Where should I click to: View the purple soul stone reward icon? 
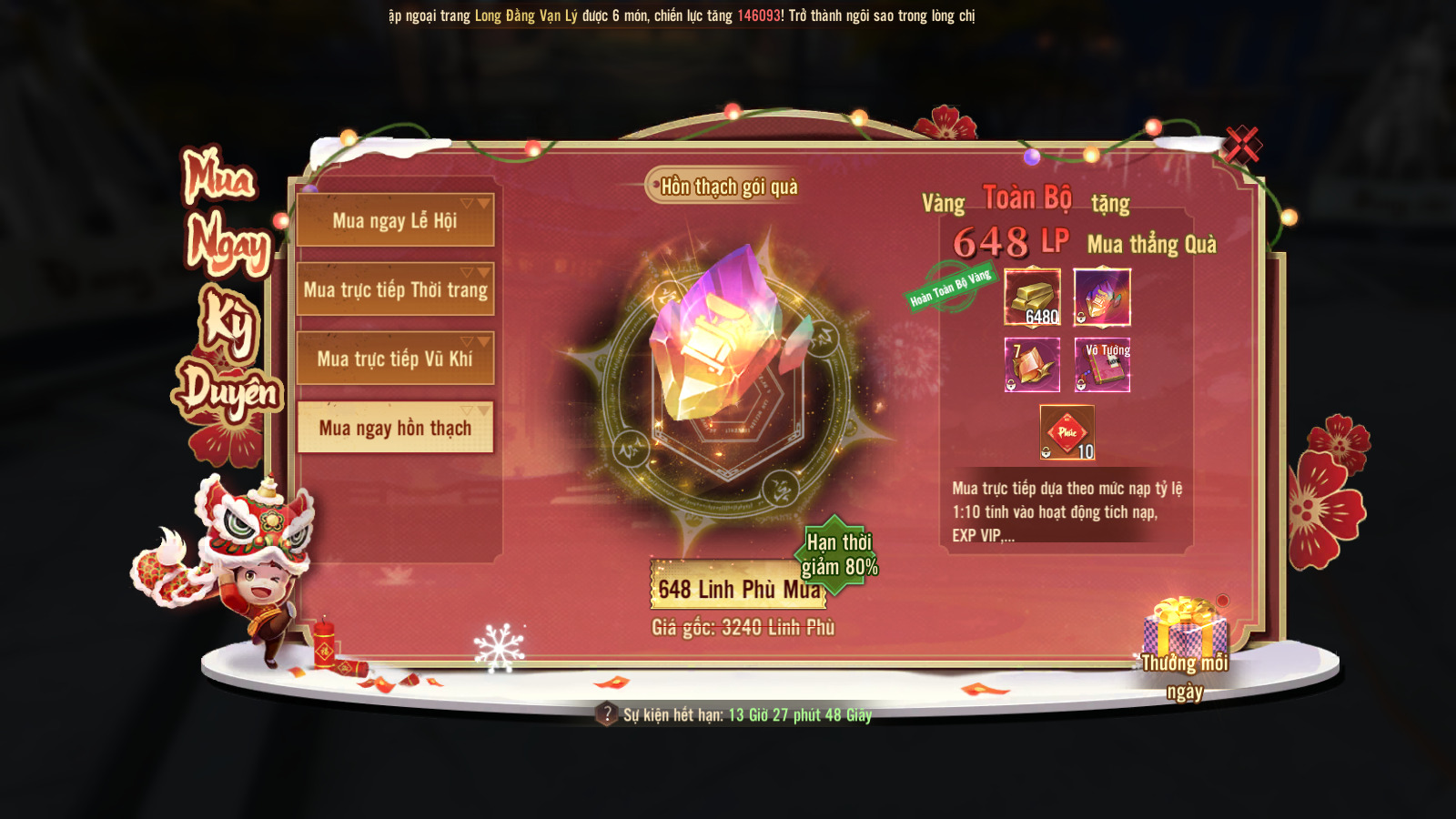coord(1102,297)
